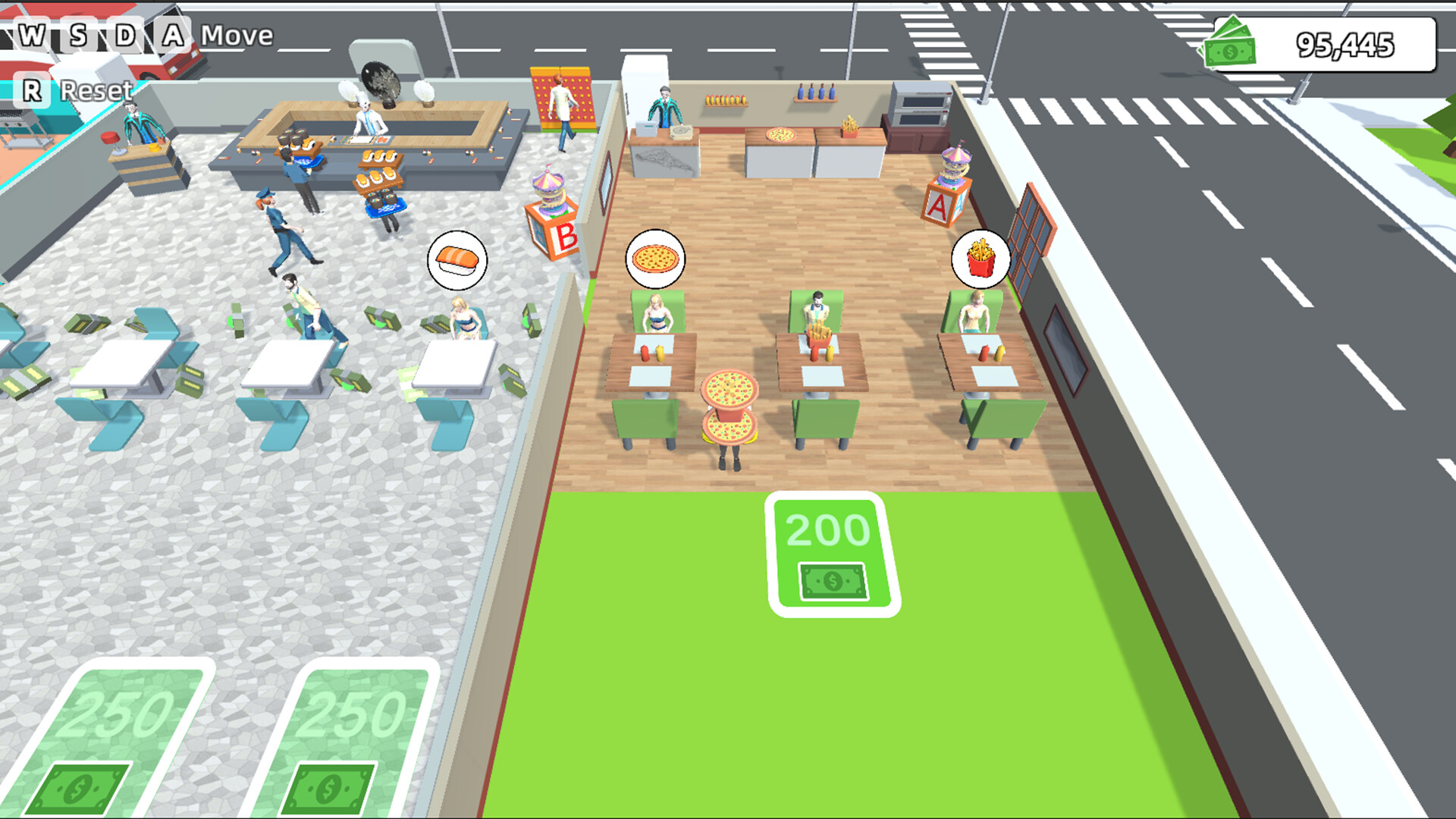The height and width of the screenshot is (819, 1456).
Task: Click the W key in the movement hint
Action: click(x=30, y=34)
